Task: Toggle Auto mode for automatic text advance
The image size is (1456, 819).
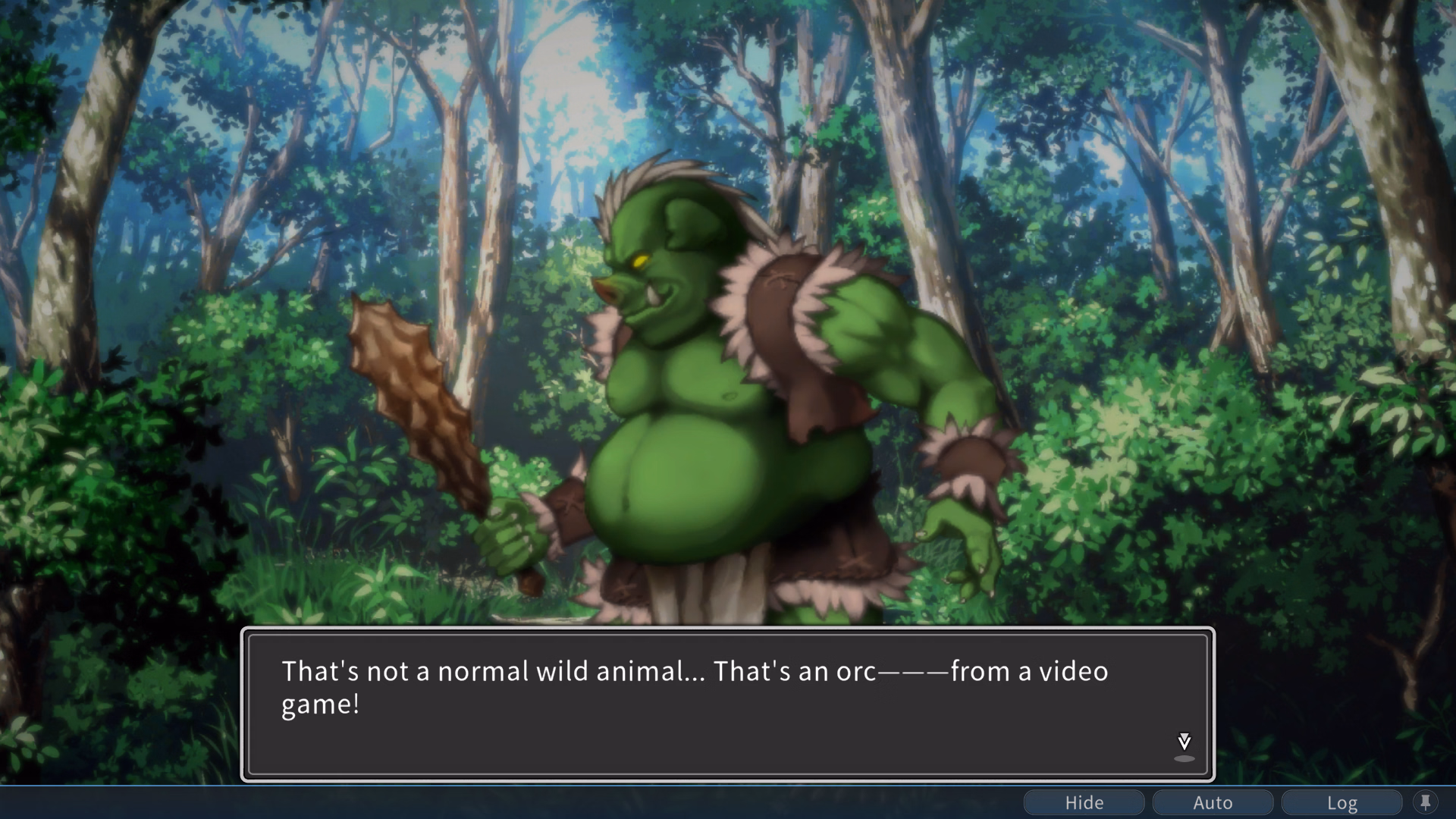Action: (1212, 802)
